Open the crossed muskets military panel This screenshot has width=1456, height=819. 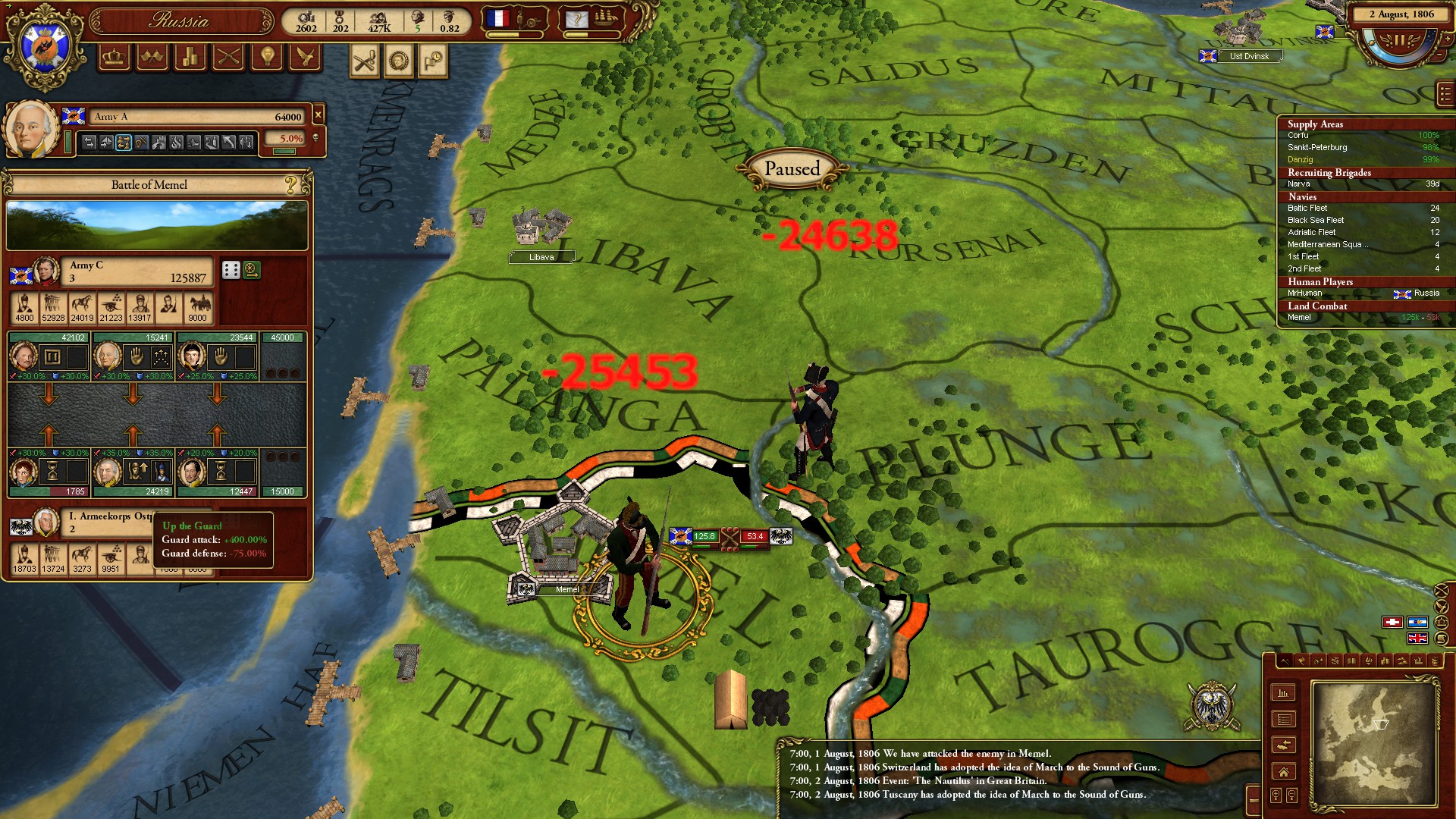(228, 58)
